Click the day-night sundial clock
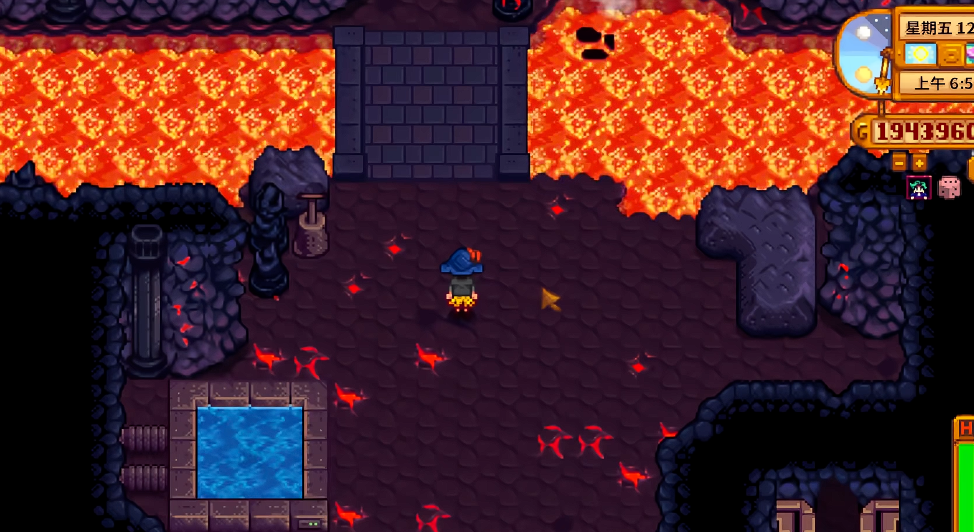Image resolution: width=974 pixels, height=532 pixels. pos(861,55)
